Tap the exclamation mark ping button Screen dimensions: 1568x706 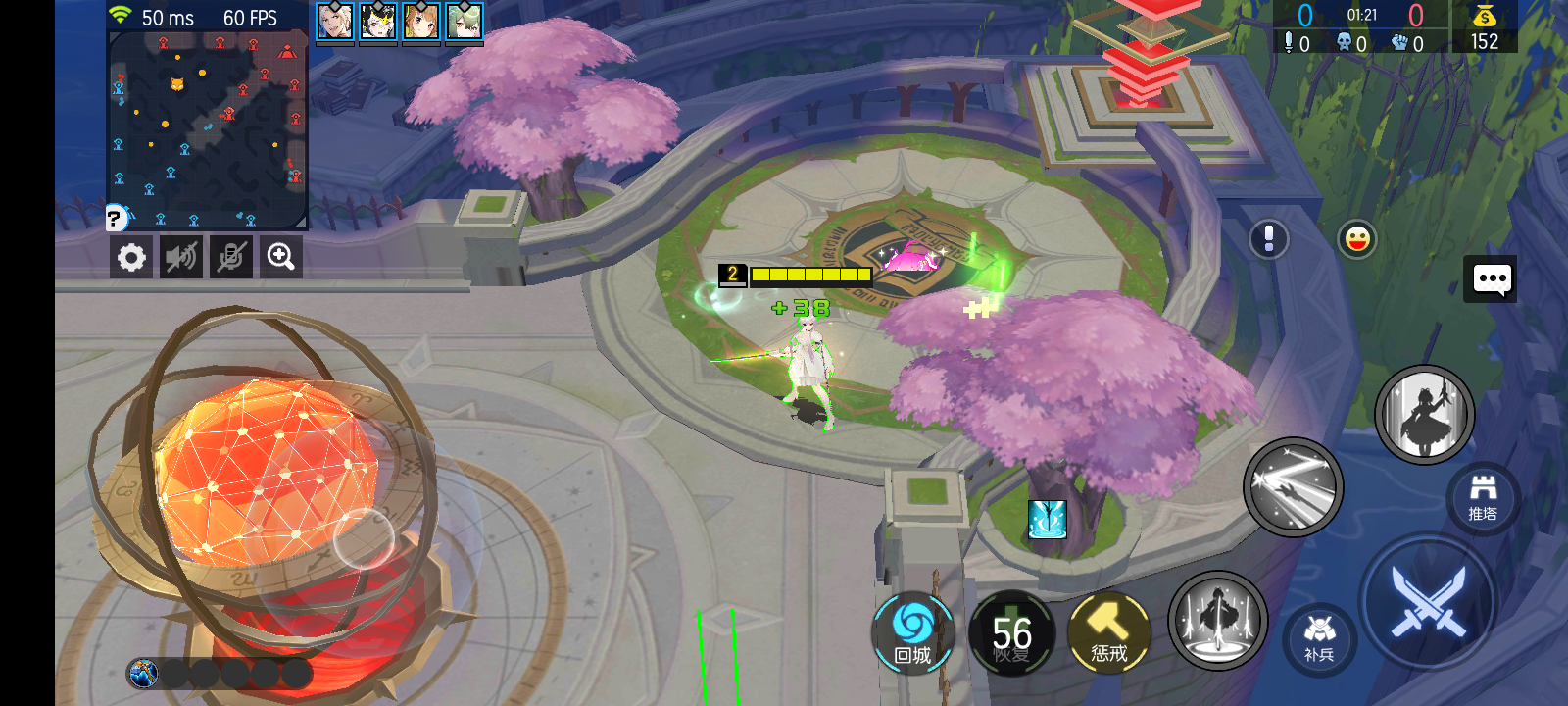(1268, 238)
